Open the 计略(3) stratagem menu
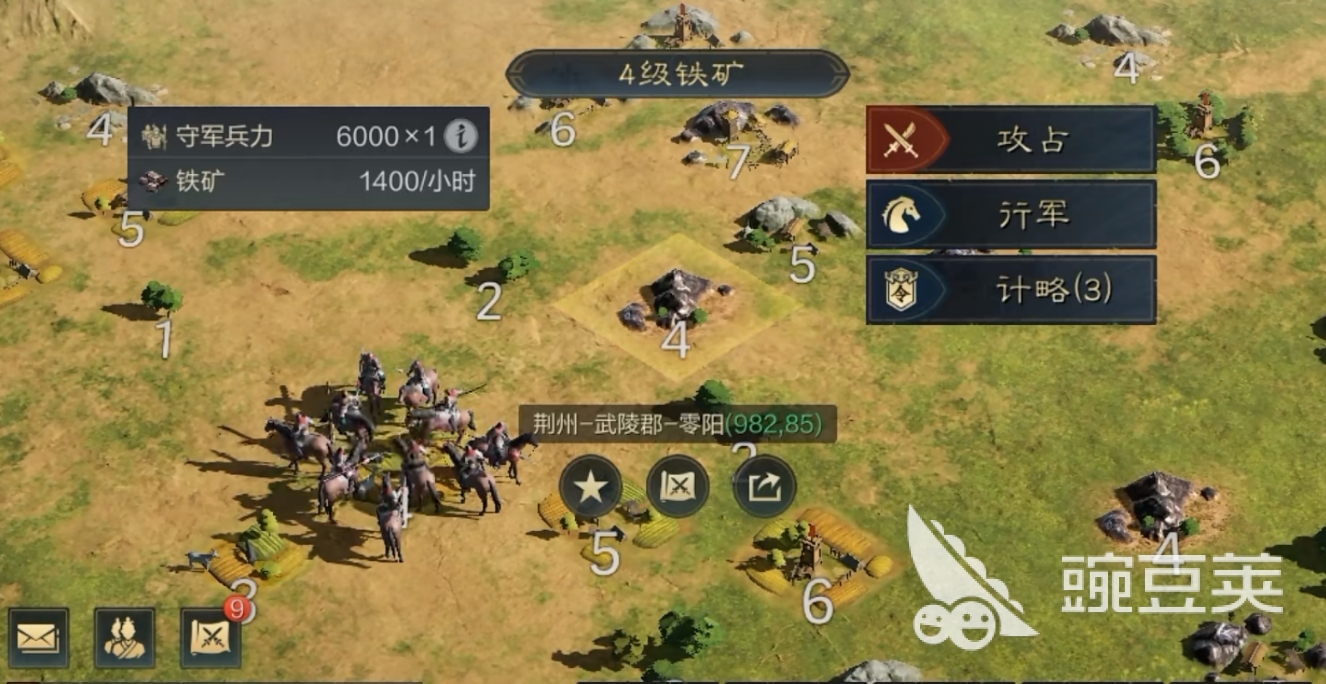 pos(1011,289)
